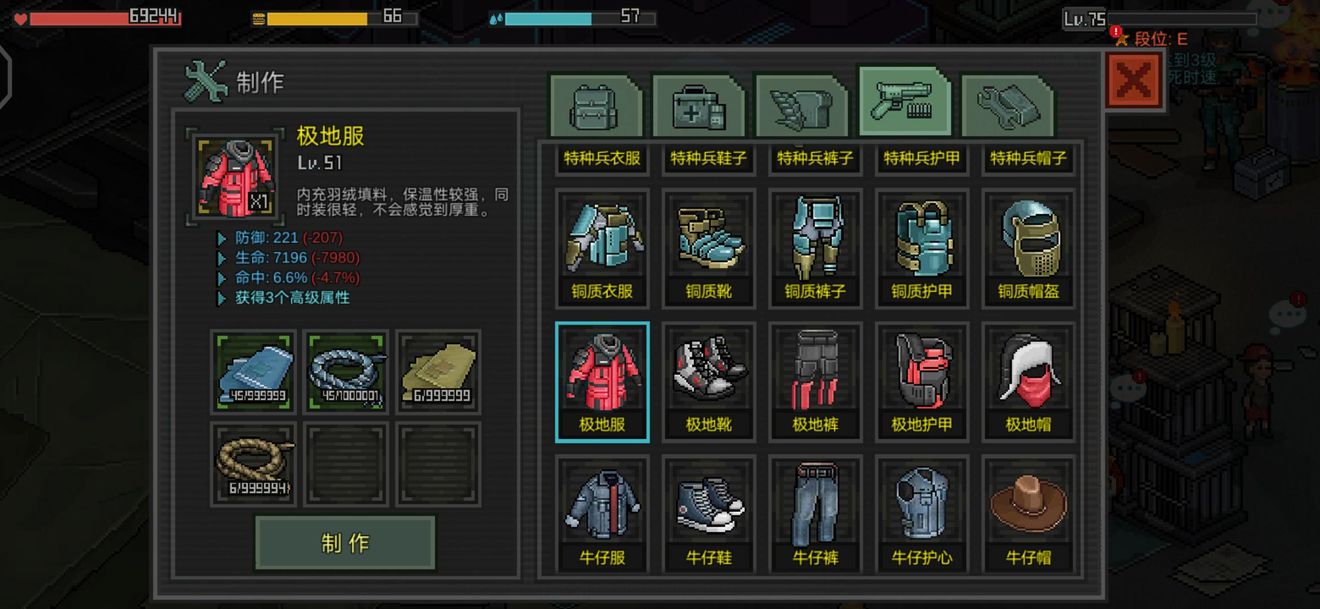1320x609 pixels.
Task: Select the 铜质靴 copper boots recipe
Action: pos(709,248)
